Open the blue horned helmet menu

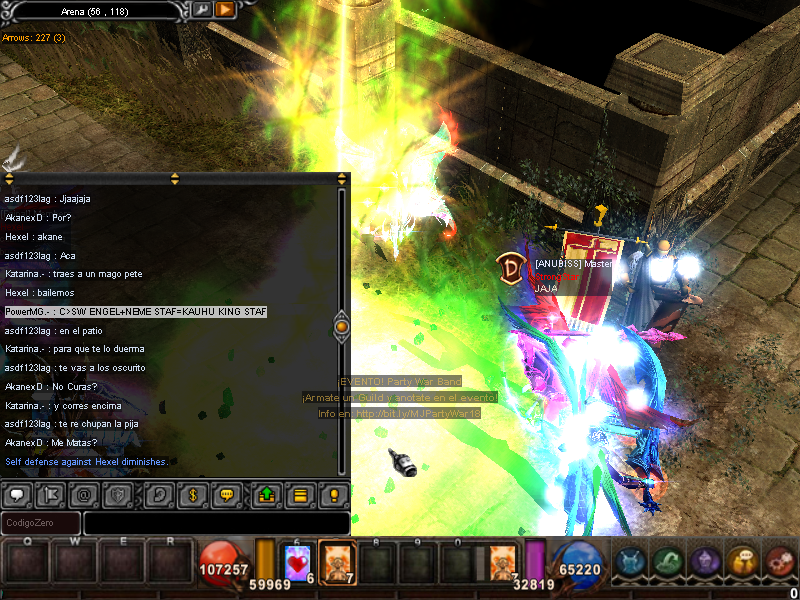(x=631, y=563)
